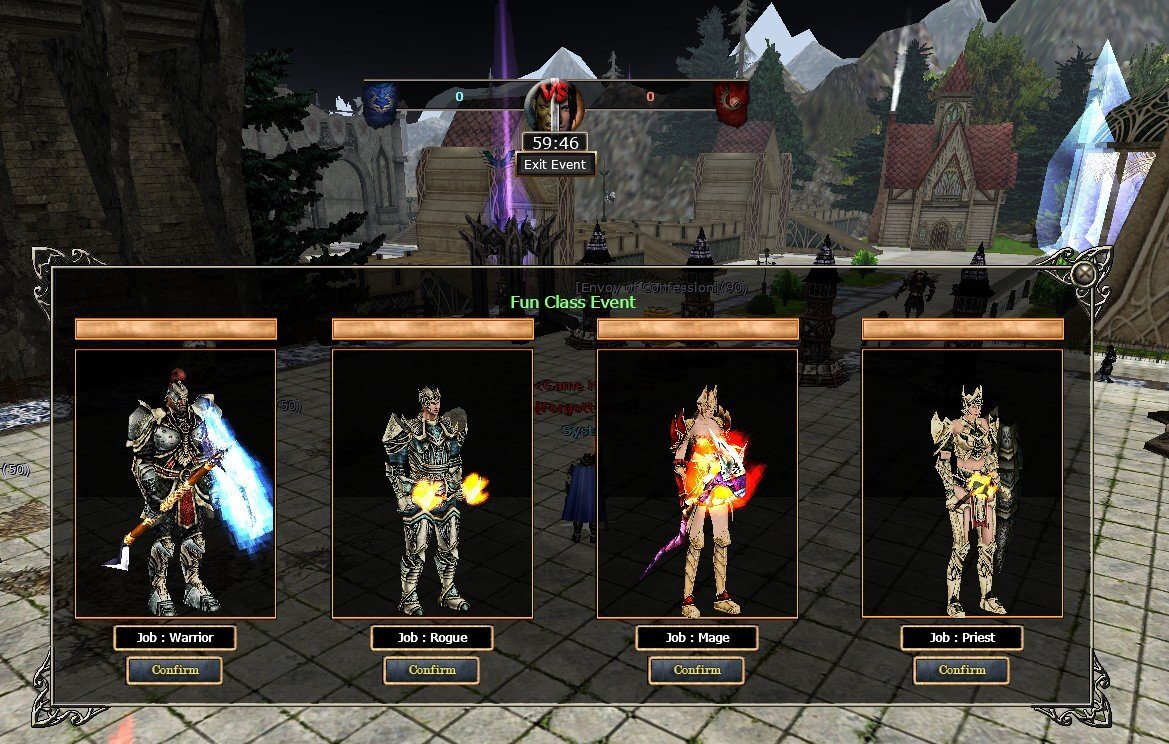This screenshot has height=744, width=1169.
Task: Select the Warrior character portrait
Action: [x=175, y=483]
